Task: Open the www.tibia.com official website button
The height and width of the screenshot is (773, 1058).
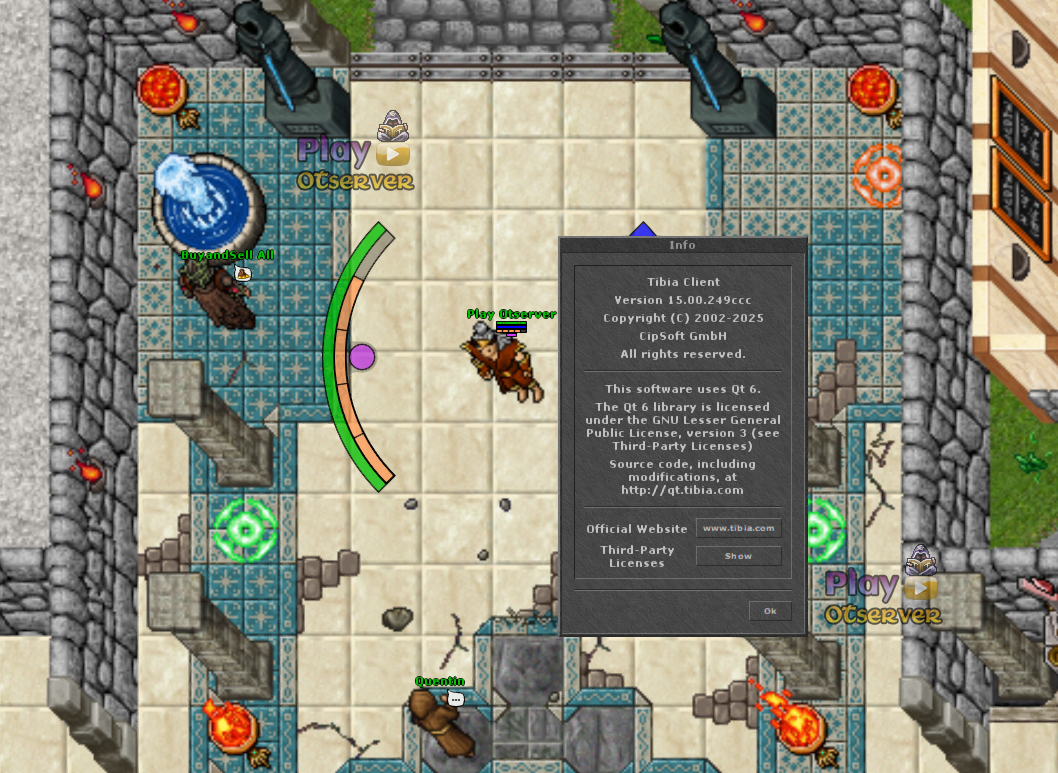Action: (x=738, y=528)
